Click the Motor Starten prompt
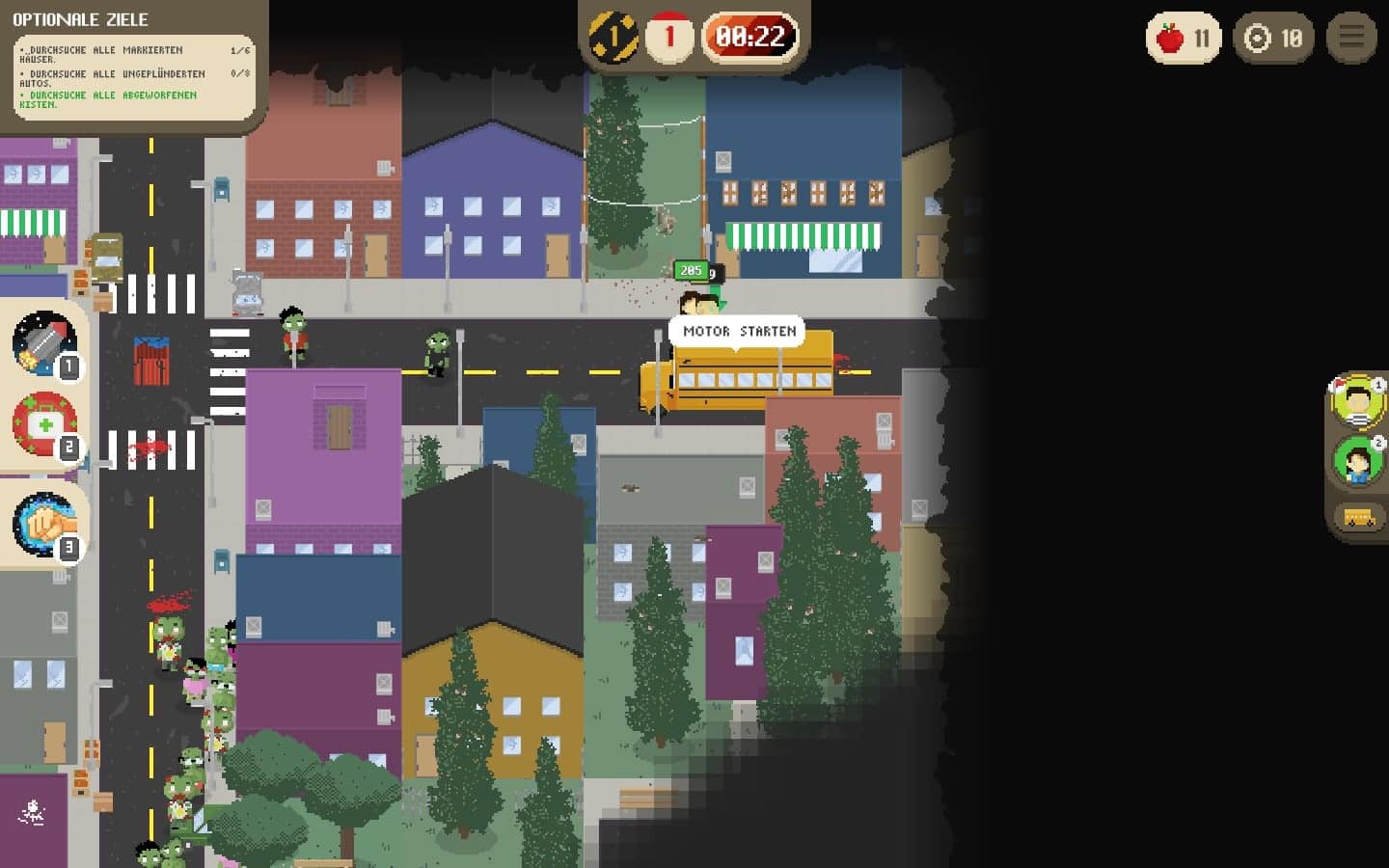The width and height of the screenshot is (1389, 868). click(739, 332)
